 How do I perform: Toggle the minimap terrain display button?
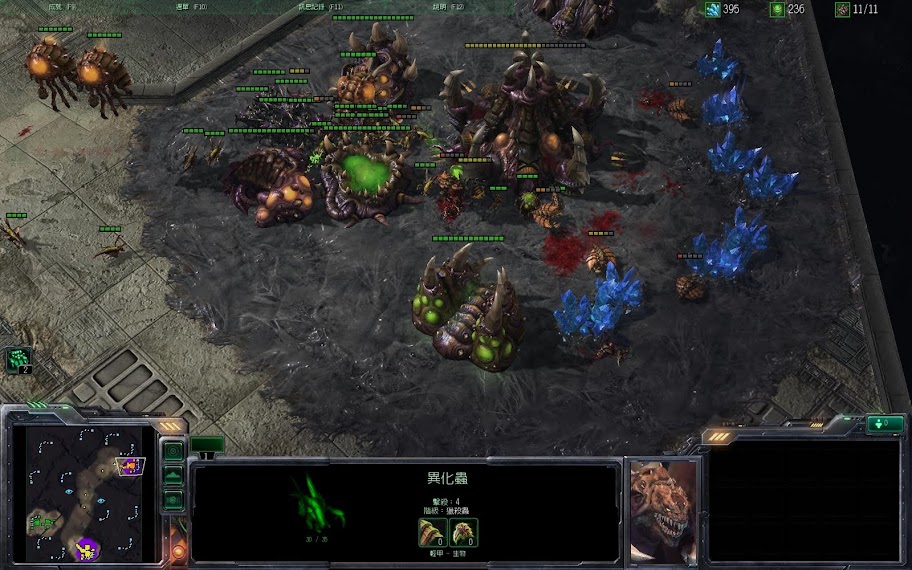coord(173,476)
